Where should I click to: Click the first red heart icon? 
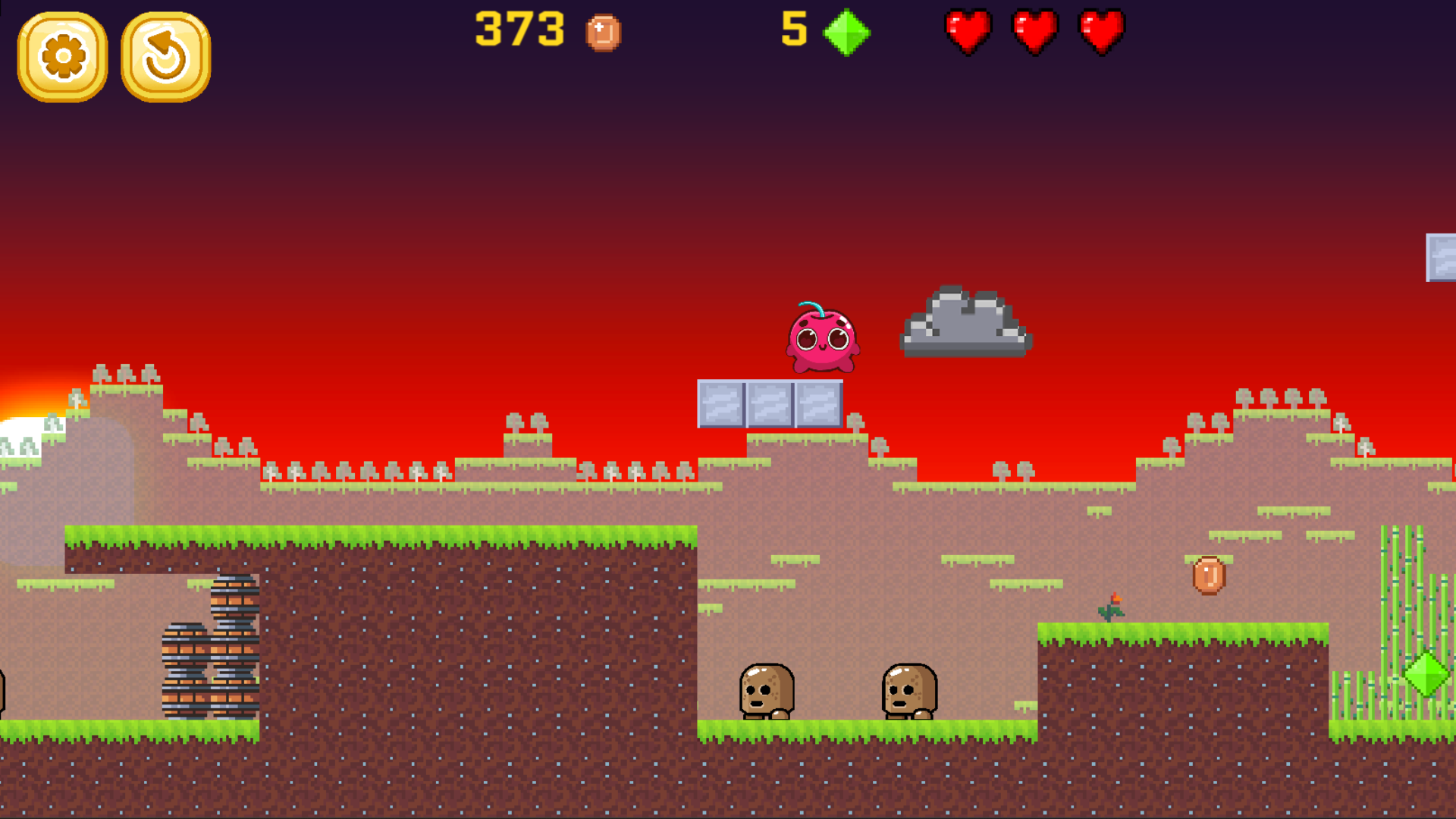(967, 32)
